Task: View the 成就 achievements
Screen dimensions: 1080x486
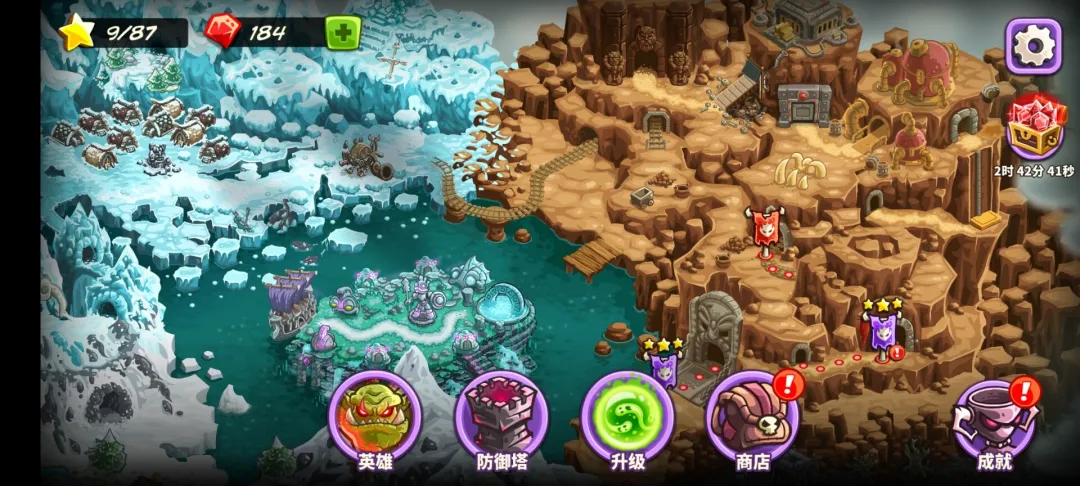Action: click(x=994, y=420)
